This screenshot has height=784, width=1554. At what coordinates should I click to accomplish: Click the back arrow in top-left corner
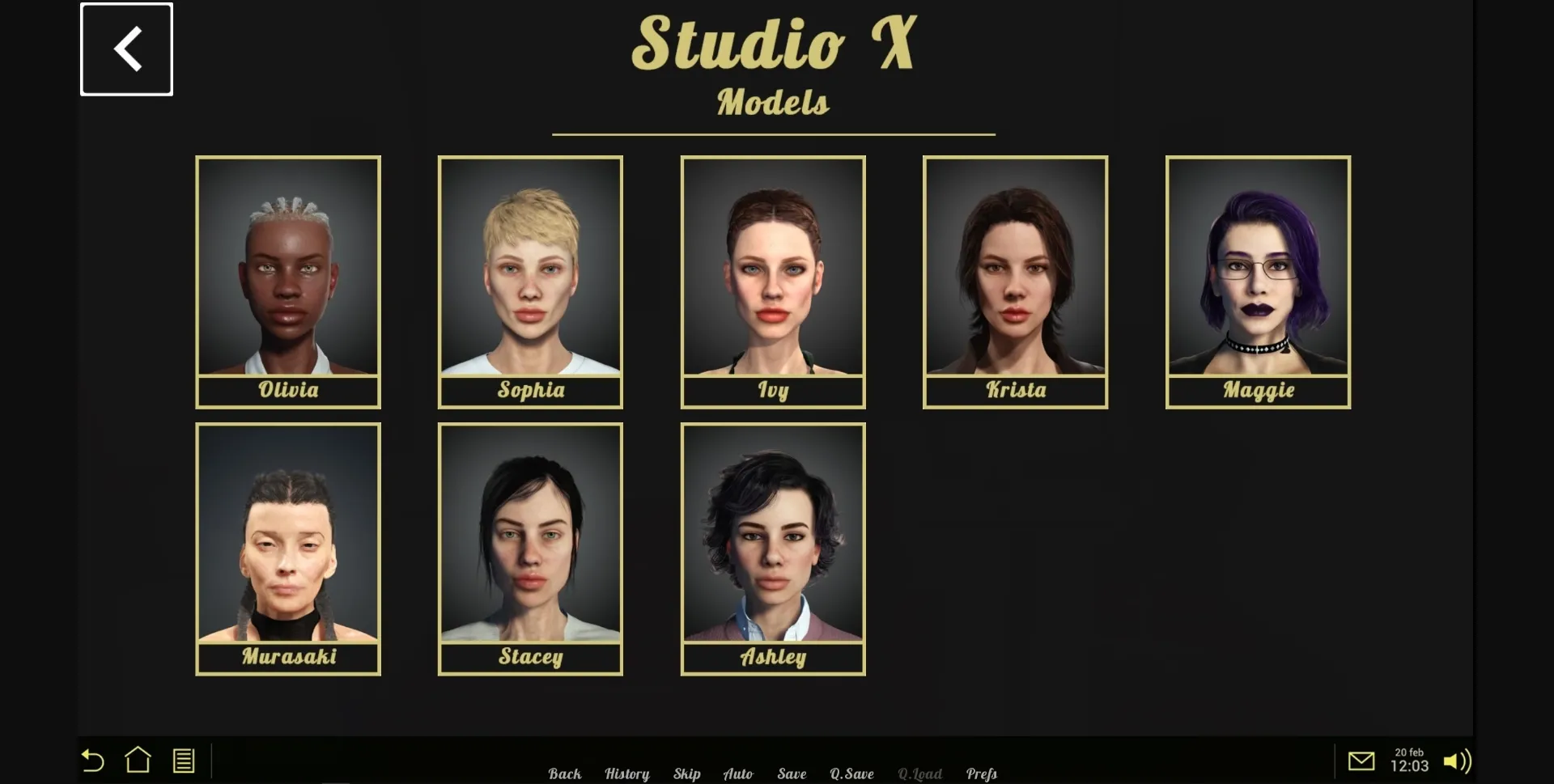tap(126, 49)
